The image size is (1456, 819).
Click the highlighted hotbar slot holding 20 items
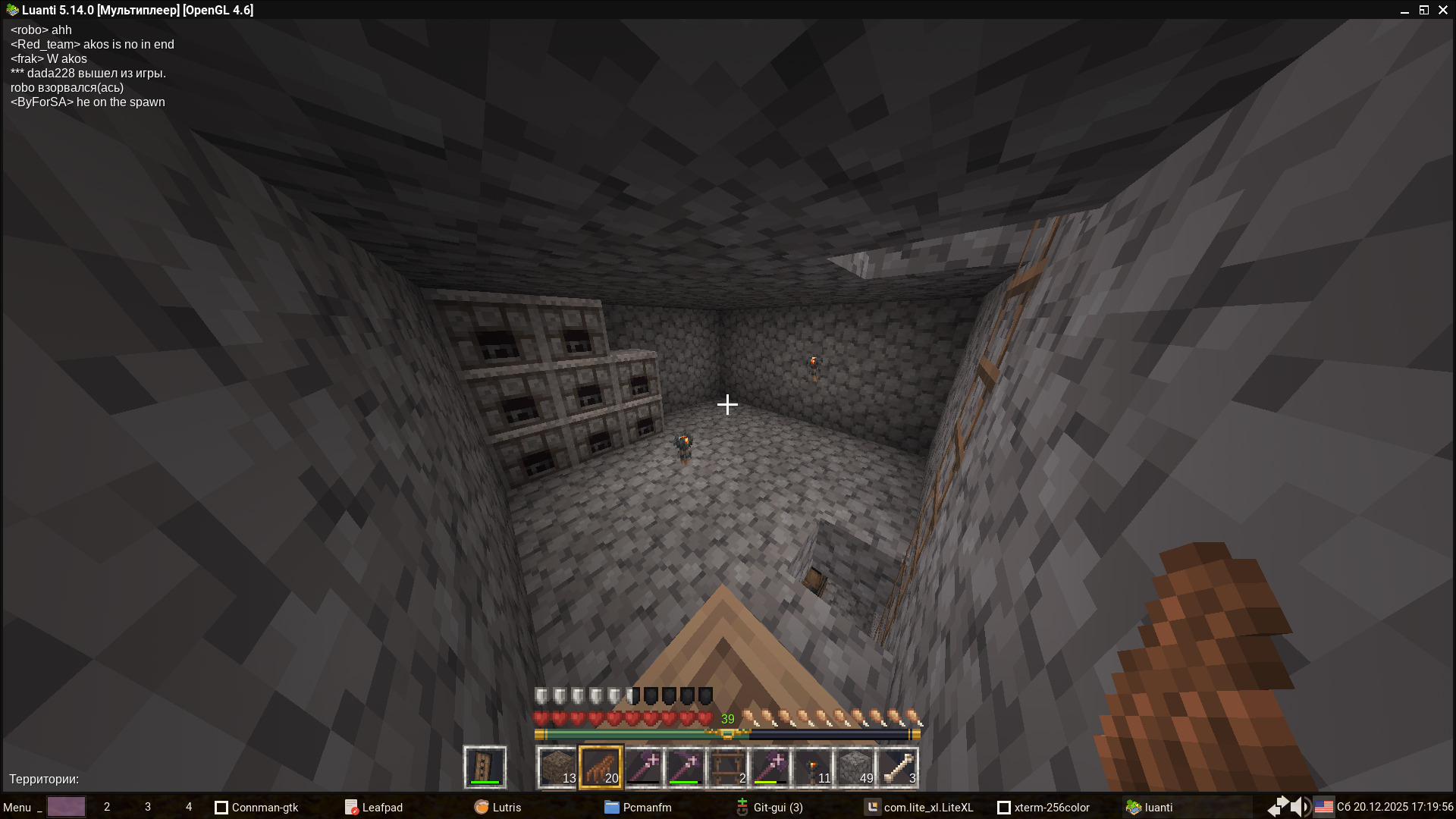(601, 767)
